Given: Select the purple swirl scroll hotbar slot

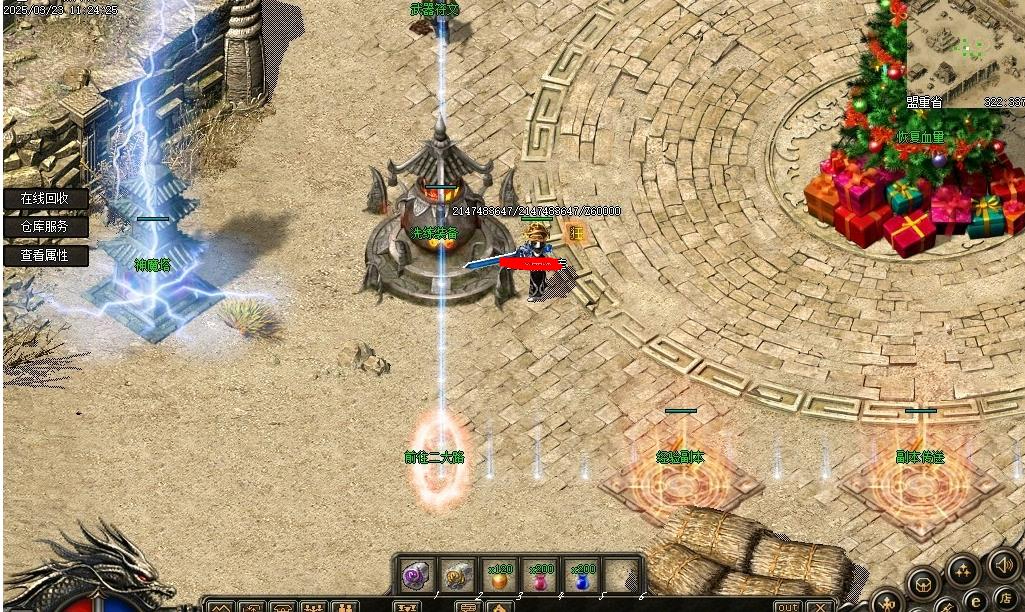Looking at the screenshot, I should pyautogui.click(x=415, y=575).
